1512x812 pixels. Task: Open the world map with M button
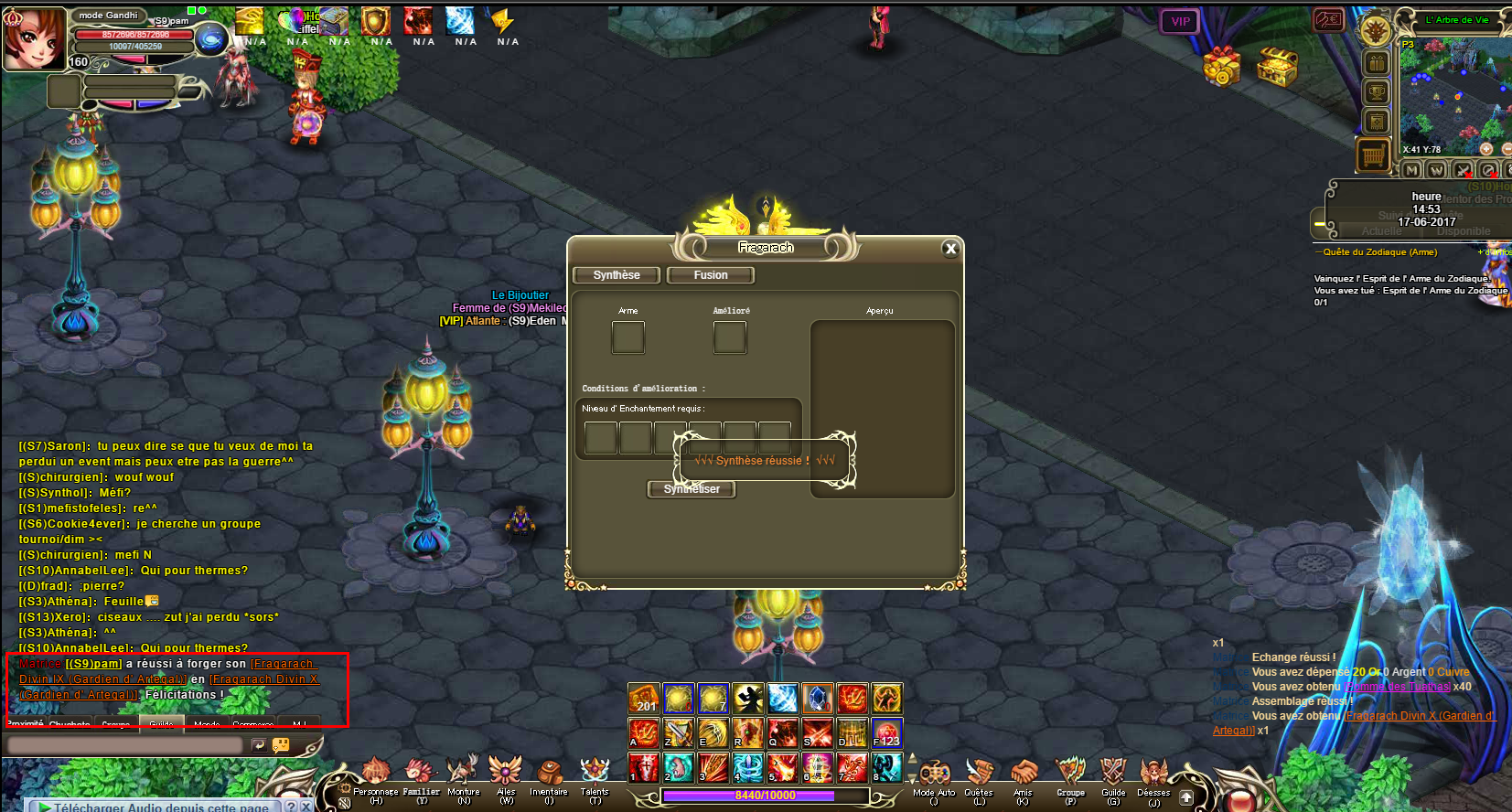(1411, 171)
